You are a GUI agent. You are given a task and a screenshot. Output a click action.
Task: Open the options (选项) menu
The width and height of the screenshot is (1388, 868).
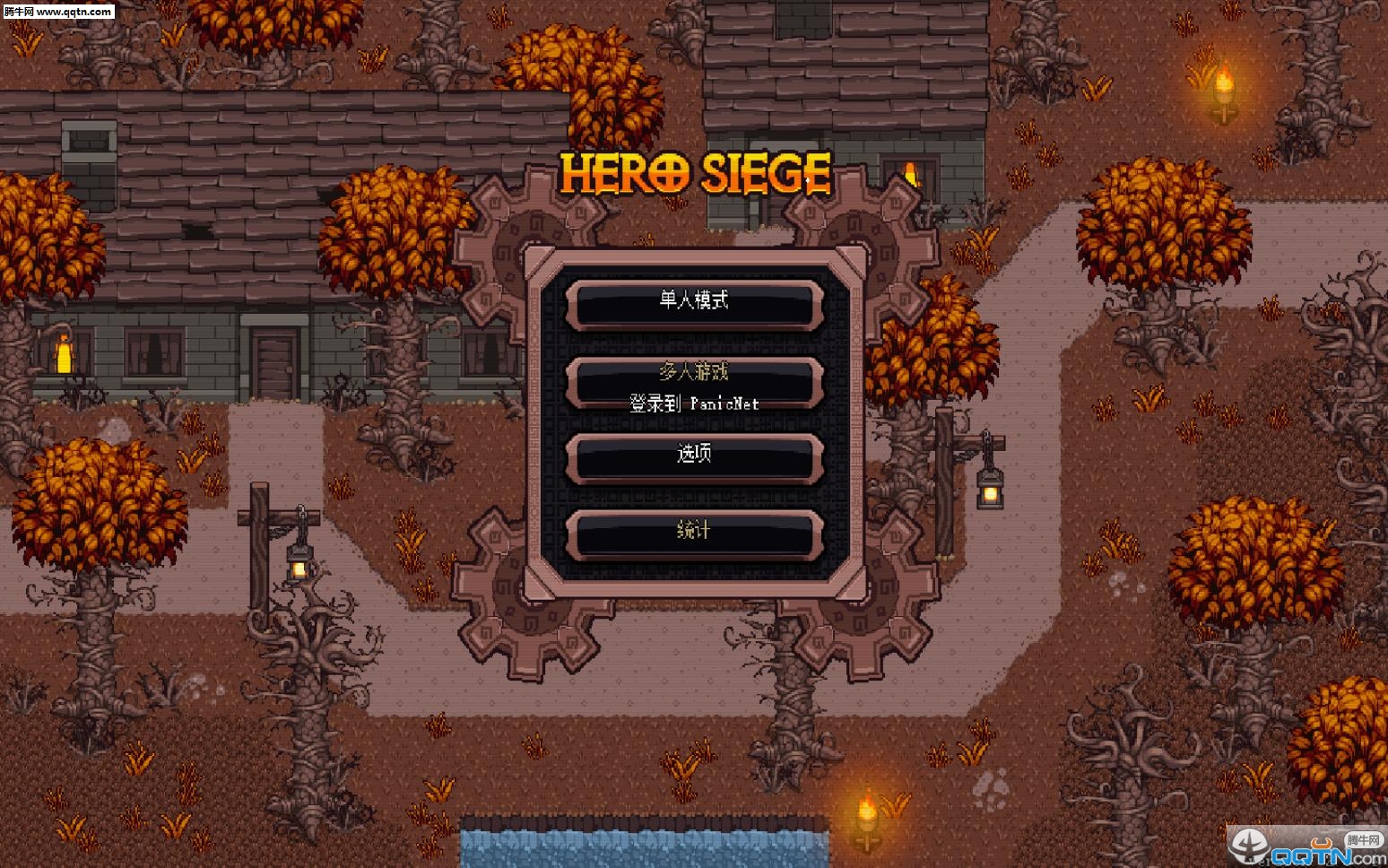[x=694, y=456]
